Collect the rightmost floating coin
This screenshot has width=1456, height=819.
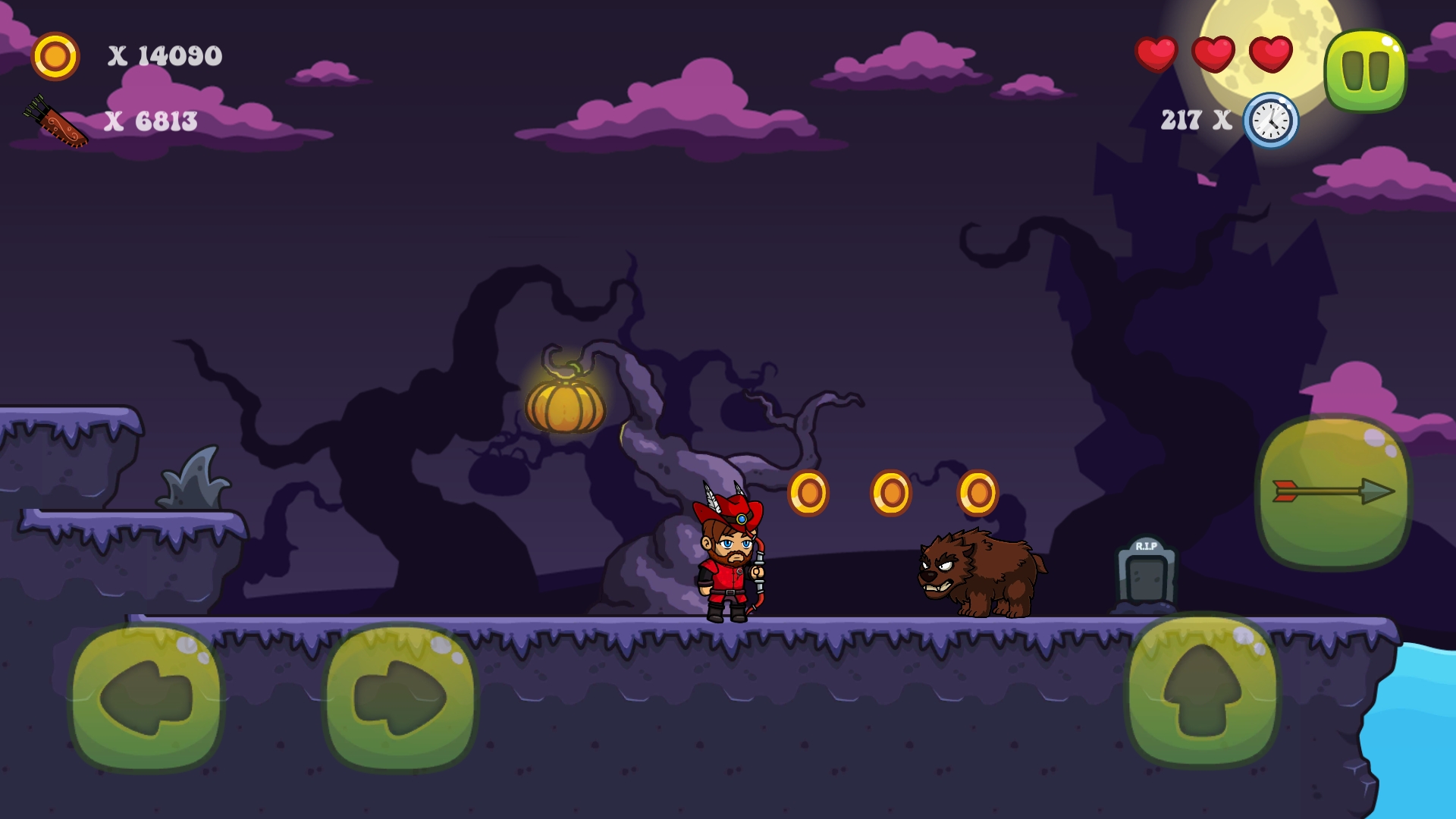click(x=981, y=491)
